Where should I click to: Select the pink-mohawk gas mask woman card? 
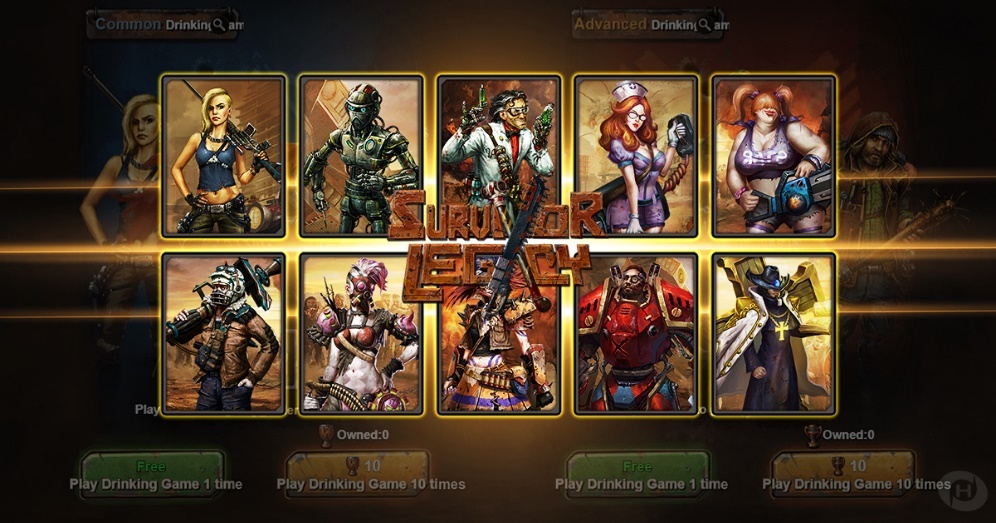[361, 334]
